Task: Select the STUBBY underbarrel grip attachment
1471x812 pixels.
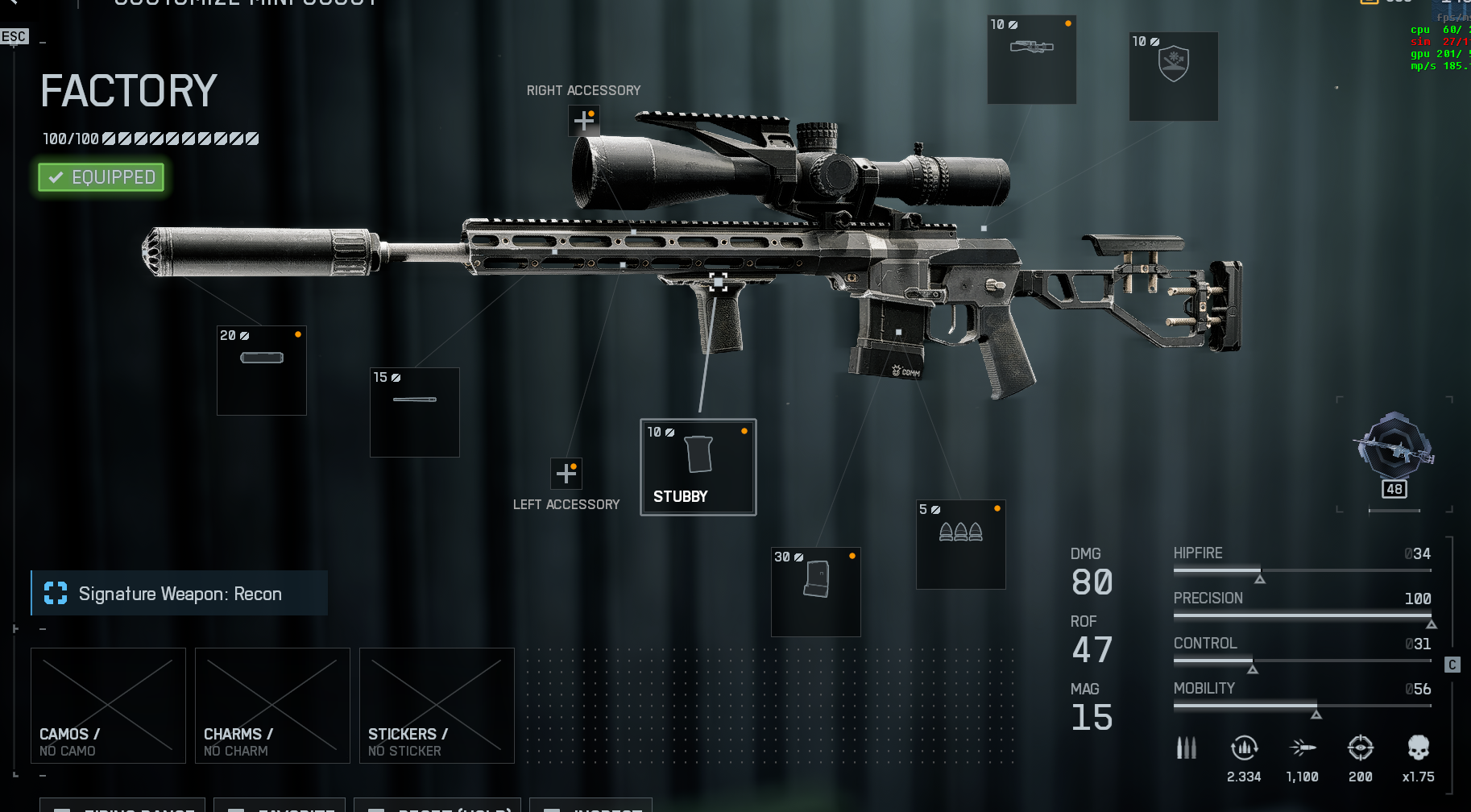Action: click(698, 466)
